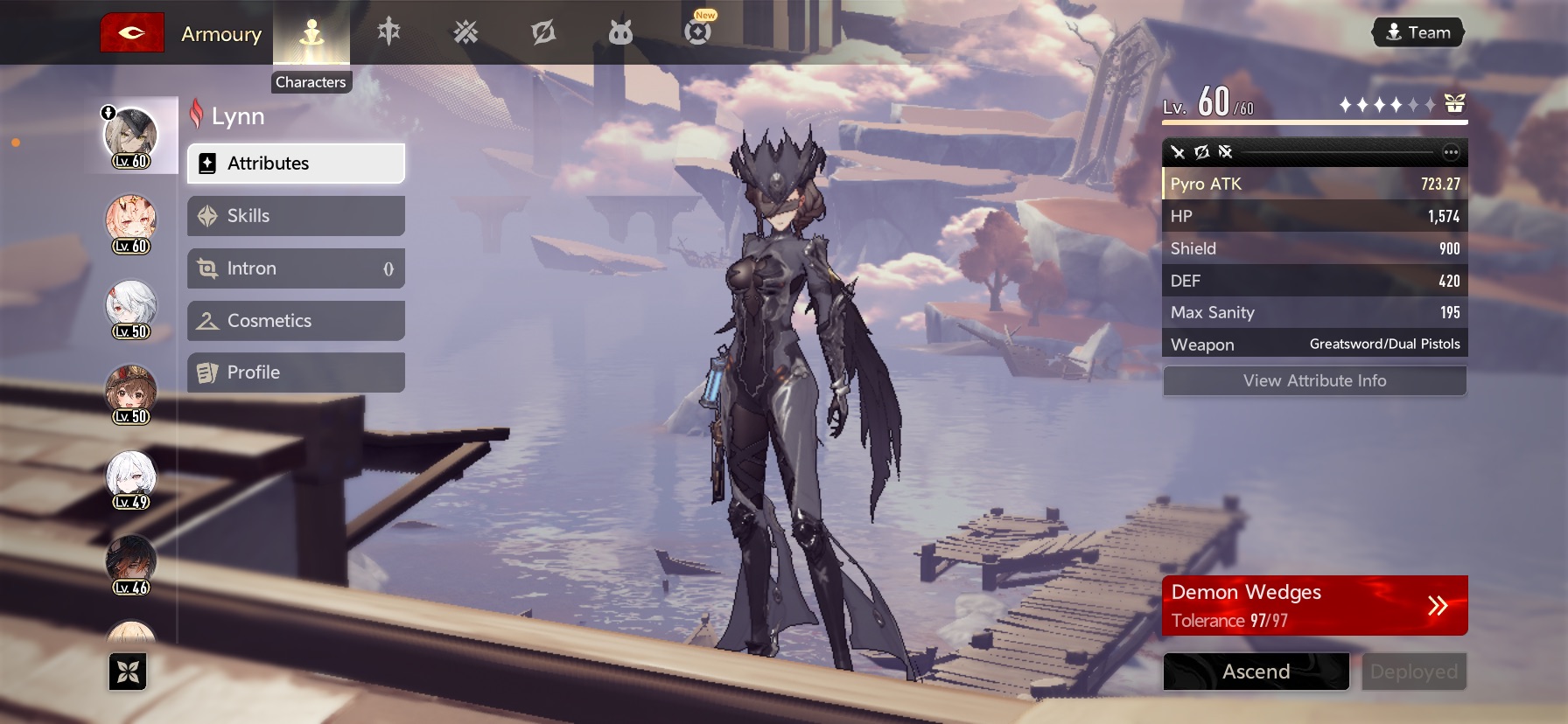Open the tab marked New
This screenshot has width=1568, height=724.
697,31
